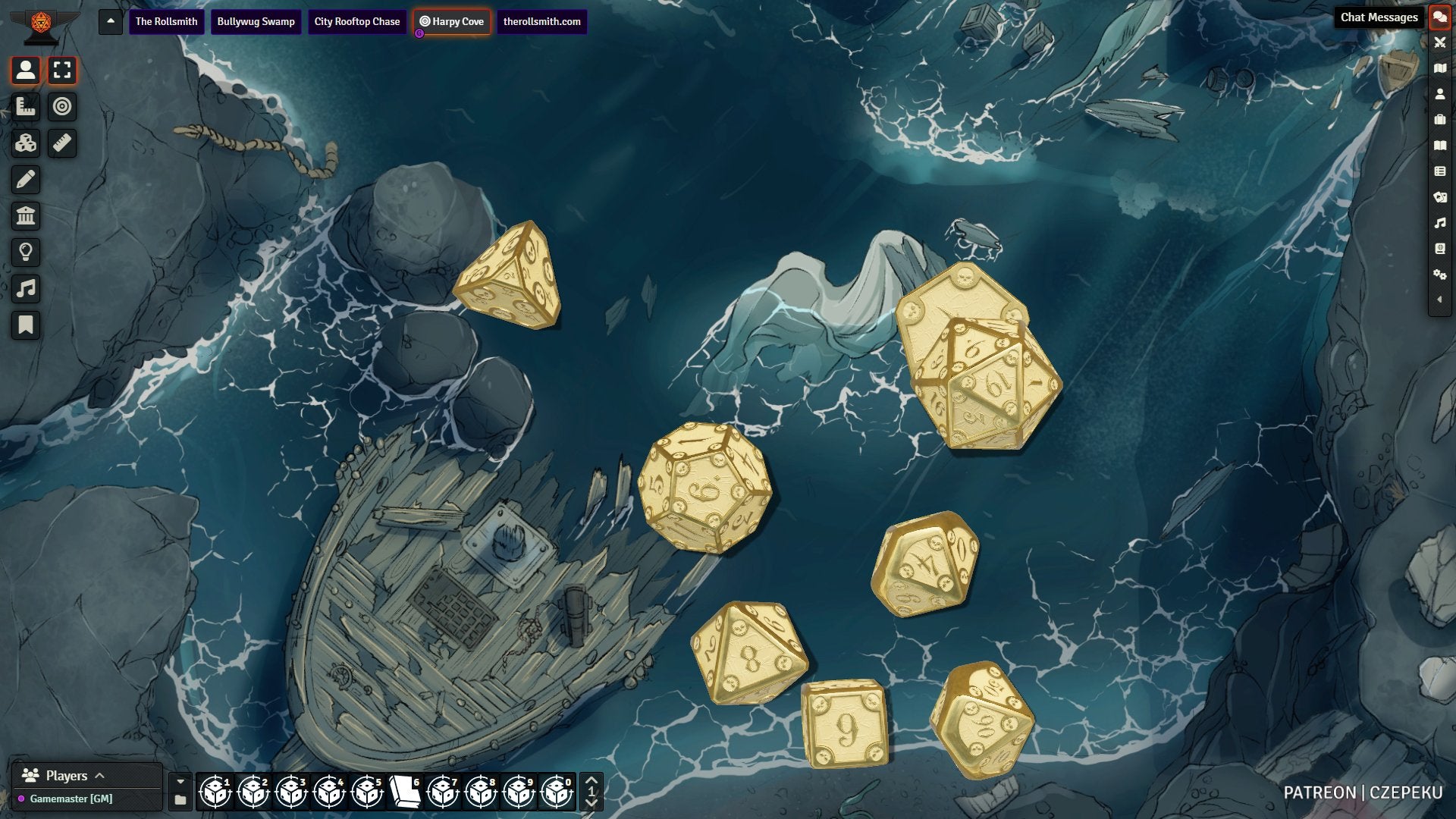Open the journal book sidebar tab
Image resolution: width=1456 pixels, height=819 pixels.
[1439, 146]
